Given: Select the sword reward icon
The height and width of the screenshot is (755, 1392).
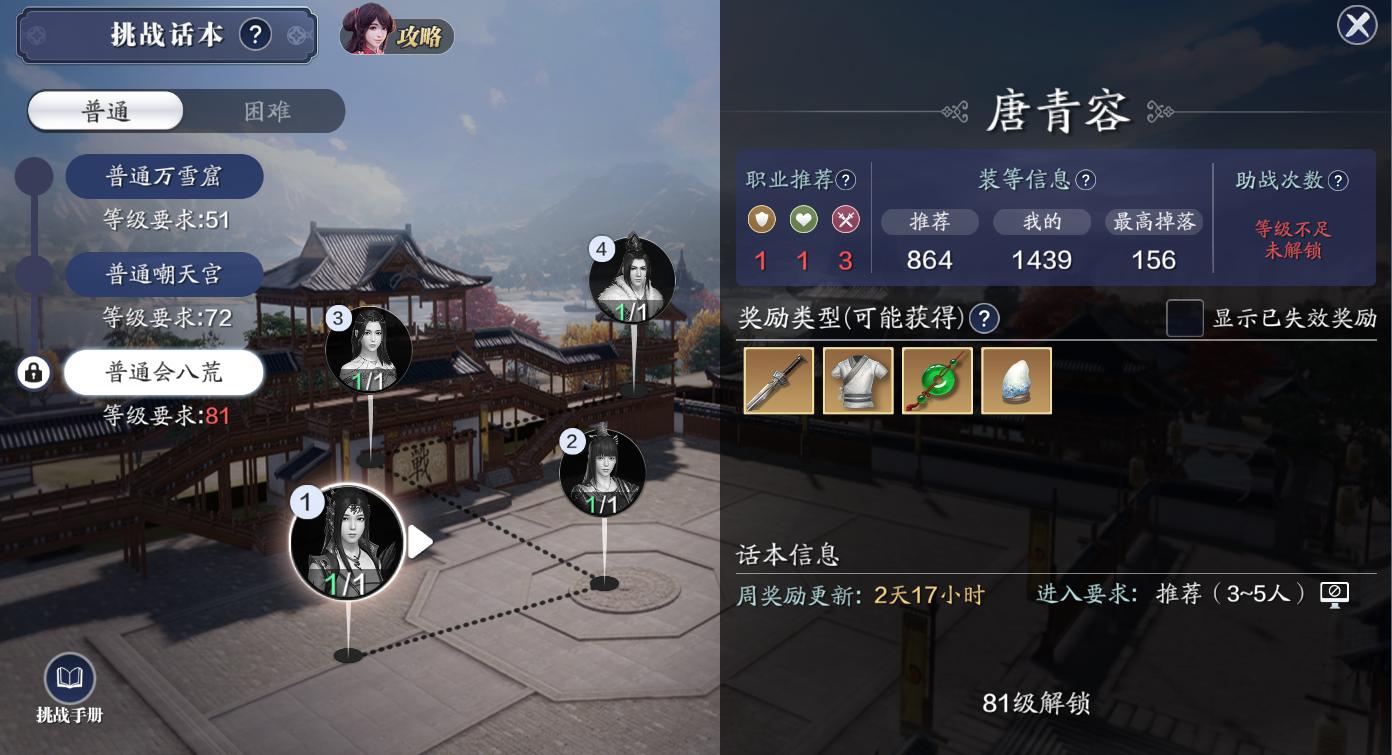Looking at the screenshot, I should [778, 380].
